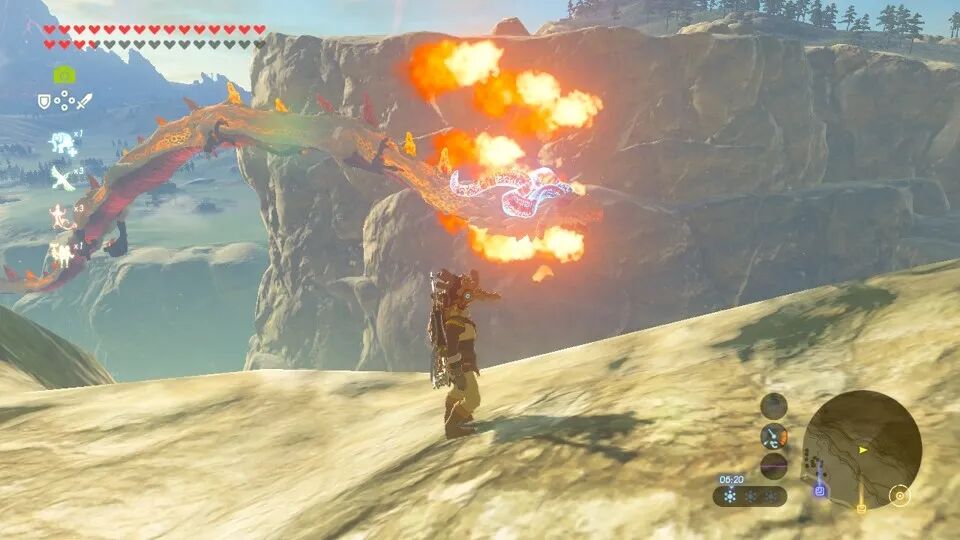Image resolution: width=960 pixels, height=540 pixels.
Task: Select the yellow objective marker below minimap
Action: point(860,508)
